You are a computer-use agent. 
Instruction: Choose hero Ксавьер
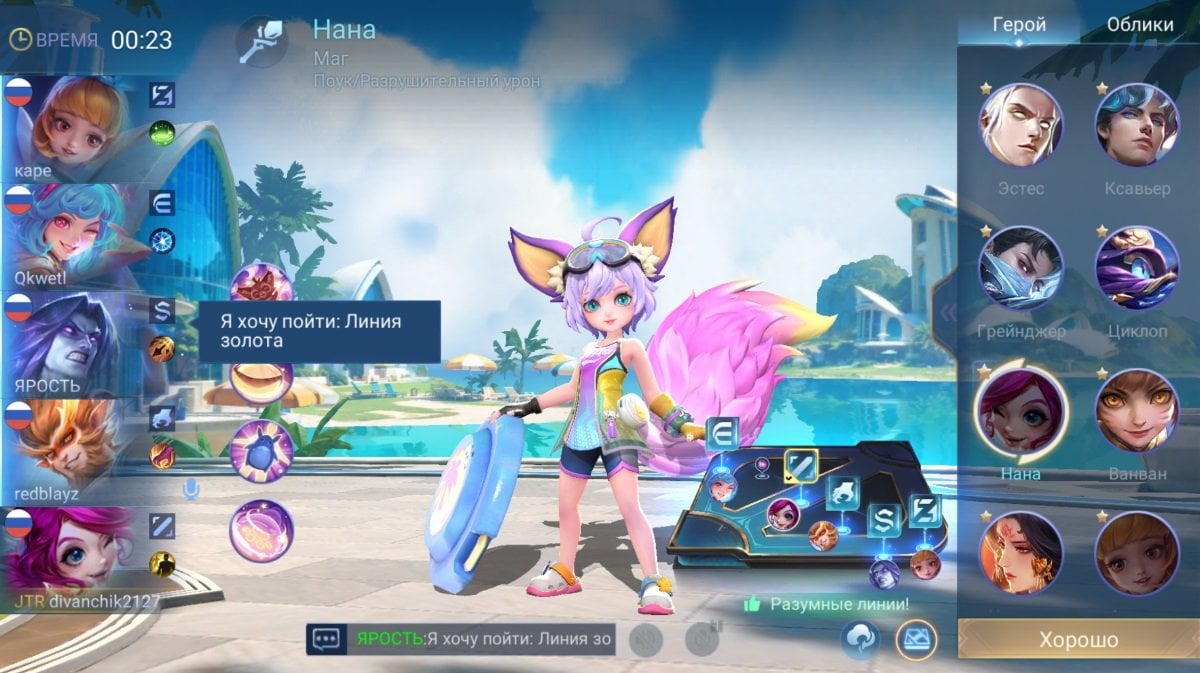1137,125
